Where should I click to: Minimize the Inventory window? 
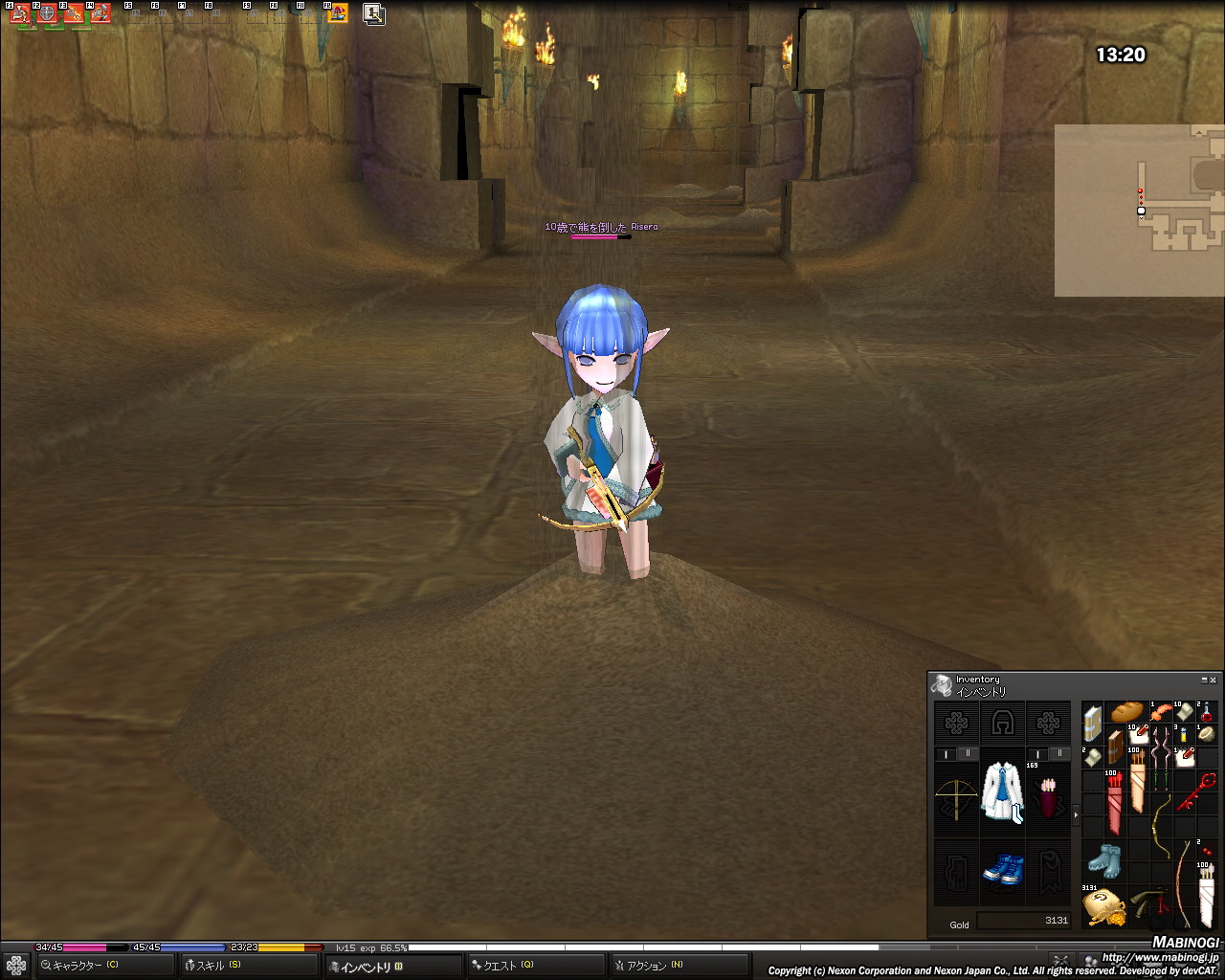[x=1204, y=679]
